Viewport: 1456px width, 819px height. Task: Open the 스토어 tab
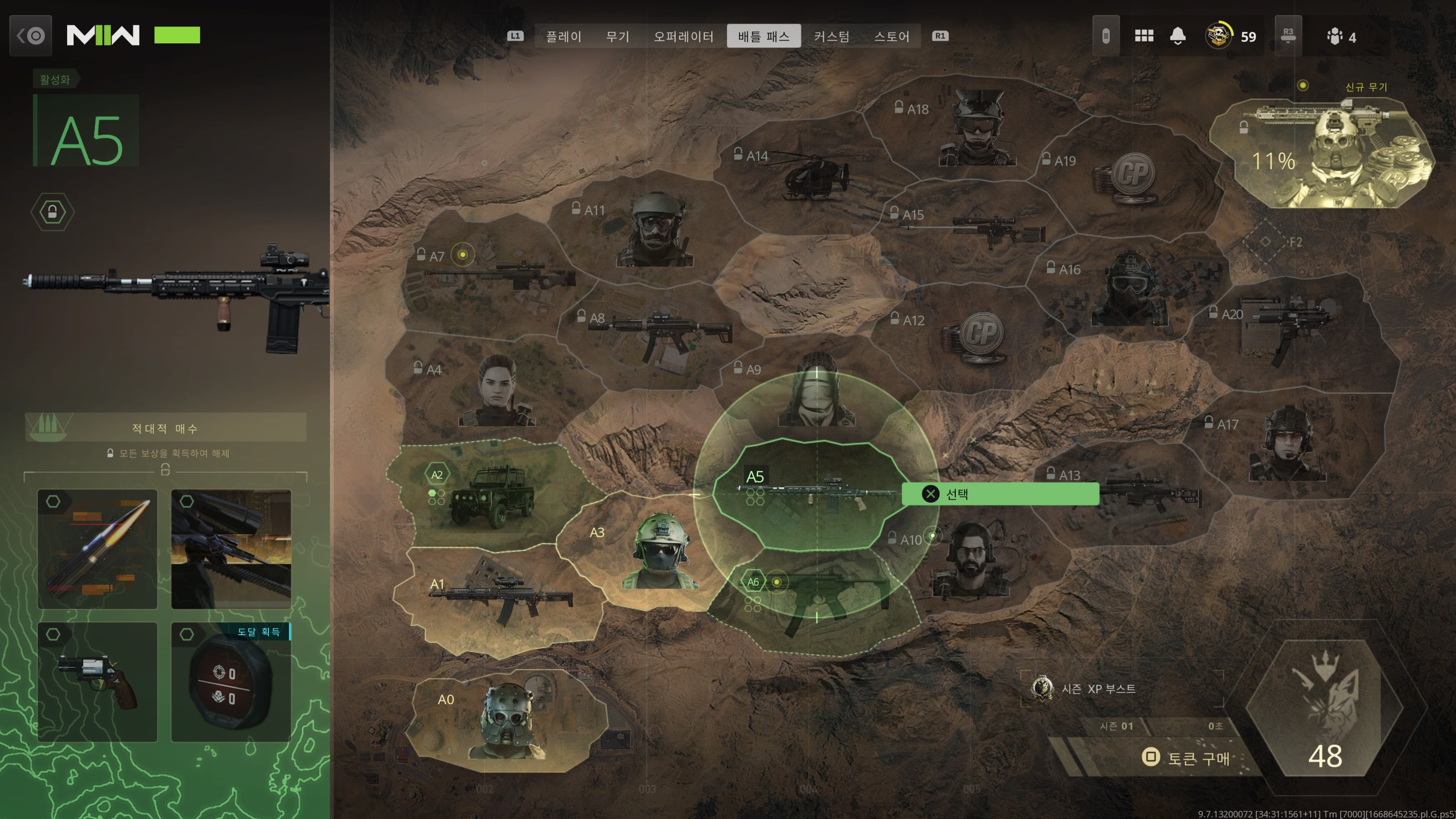pyautogui.click(x=891, y=37)
